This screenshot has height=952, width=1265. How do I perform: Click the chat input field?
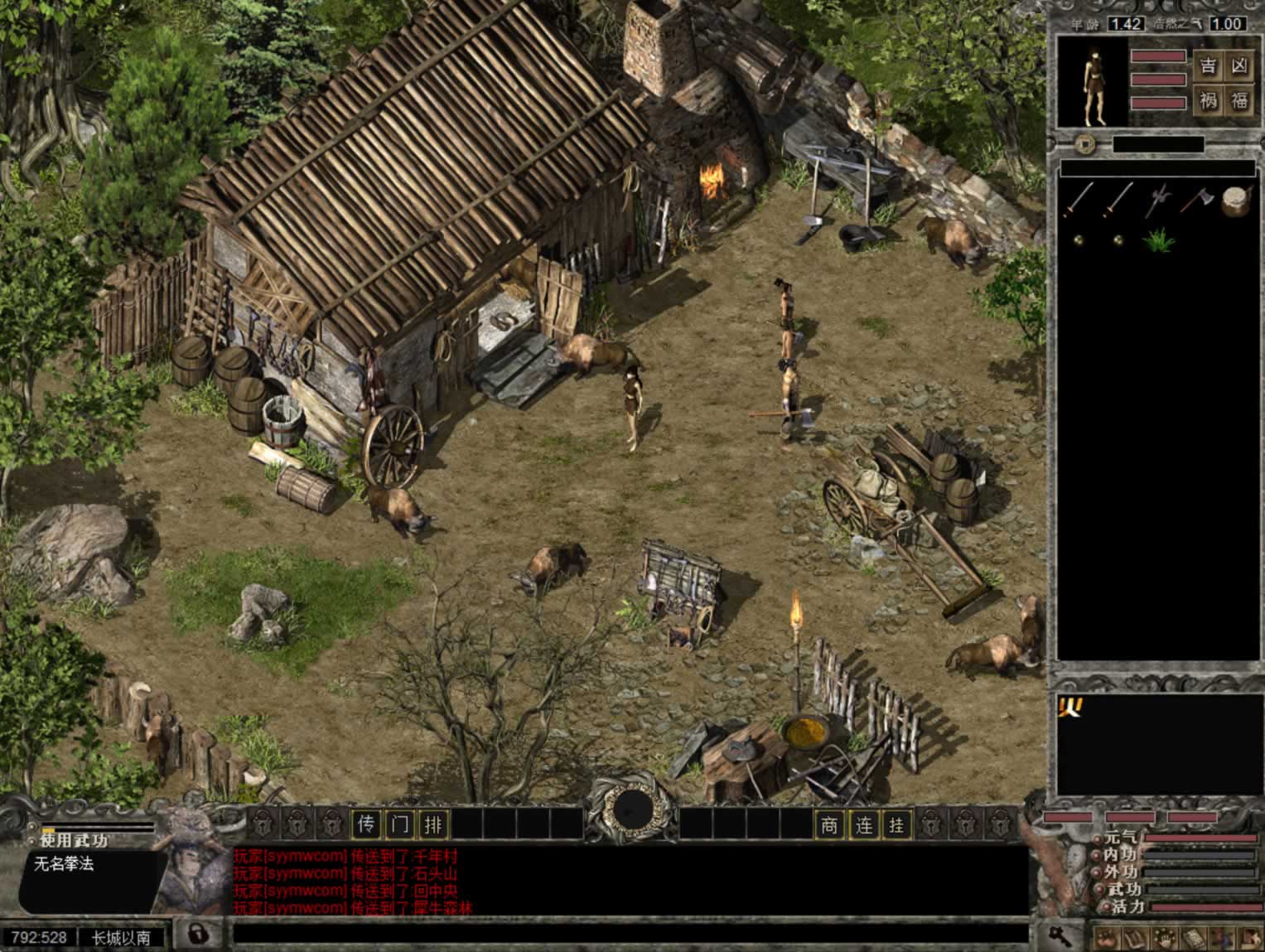630,935
